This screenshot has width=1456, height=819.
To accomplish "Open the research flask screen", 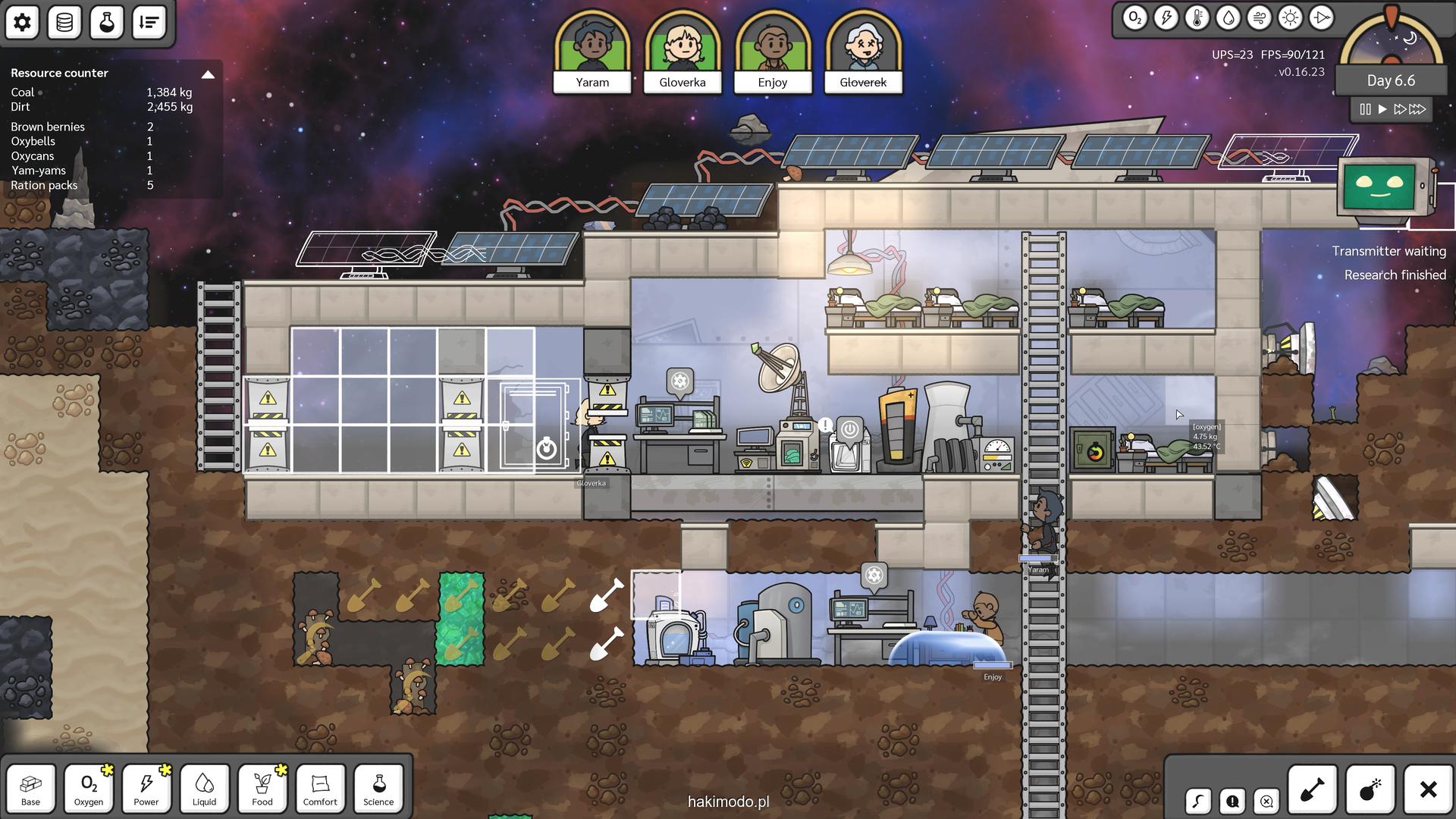I will point(107,22).
